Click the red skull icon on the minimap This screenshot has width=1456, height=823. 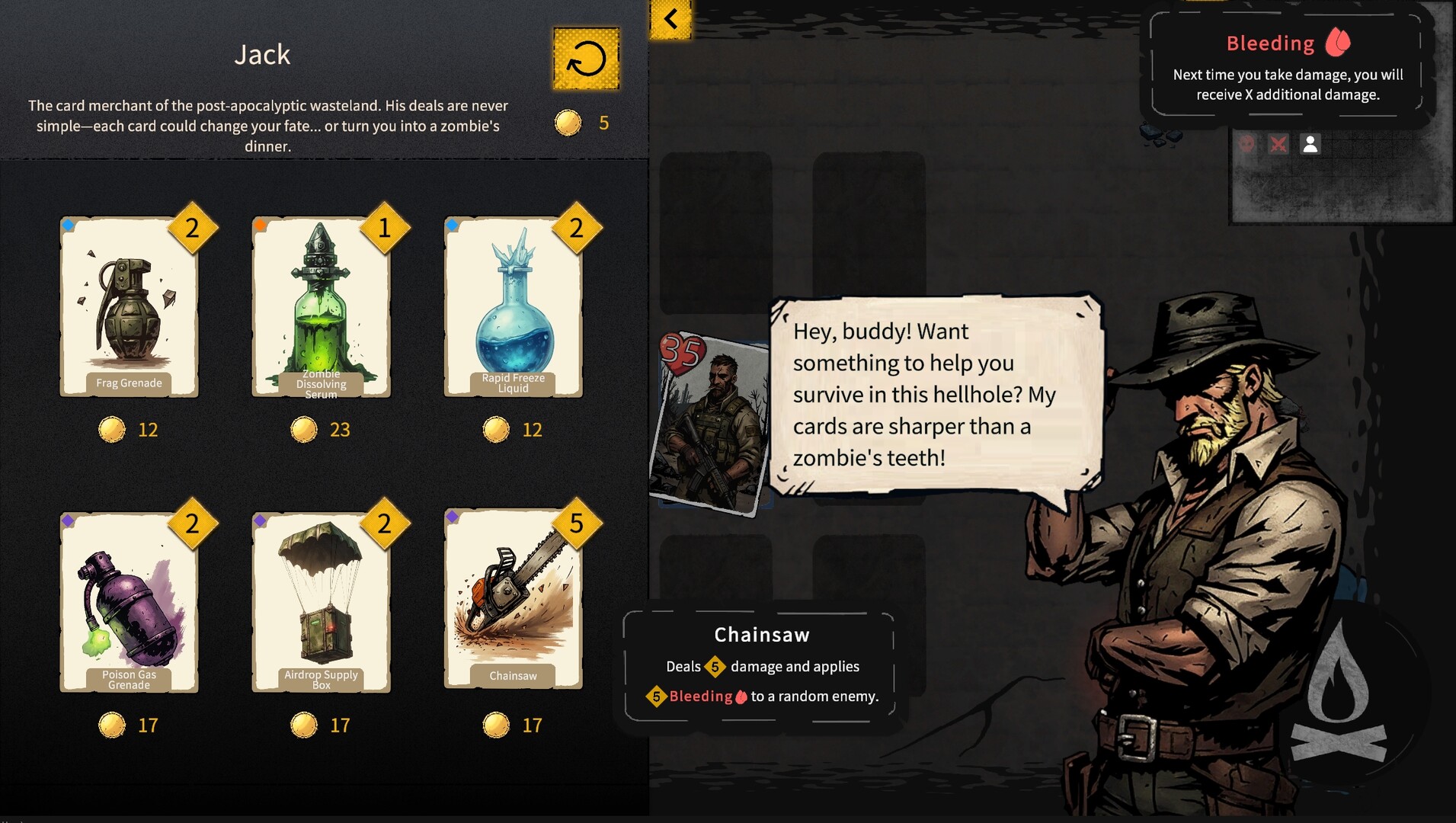1247,143
